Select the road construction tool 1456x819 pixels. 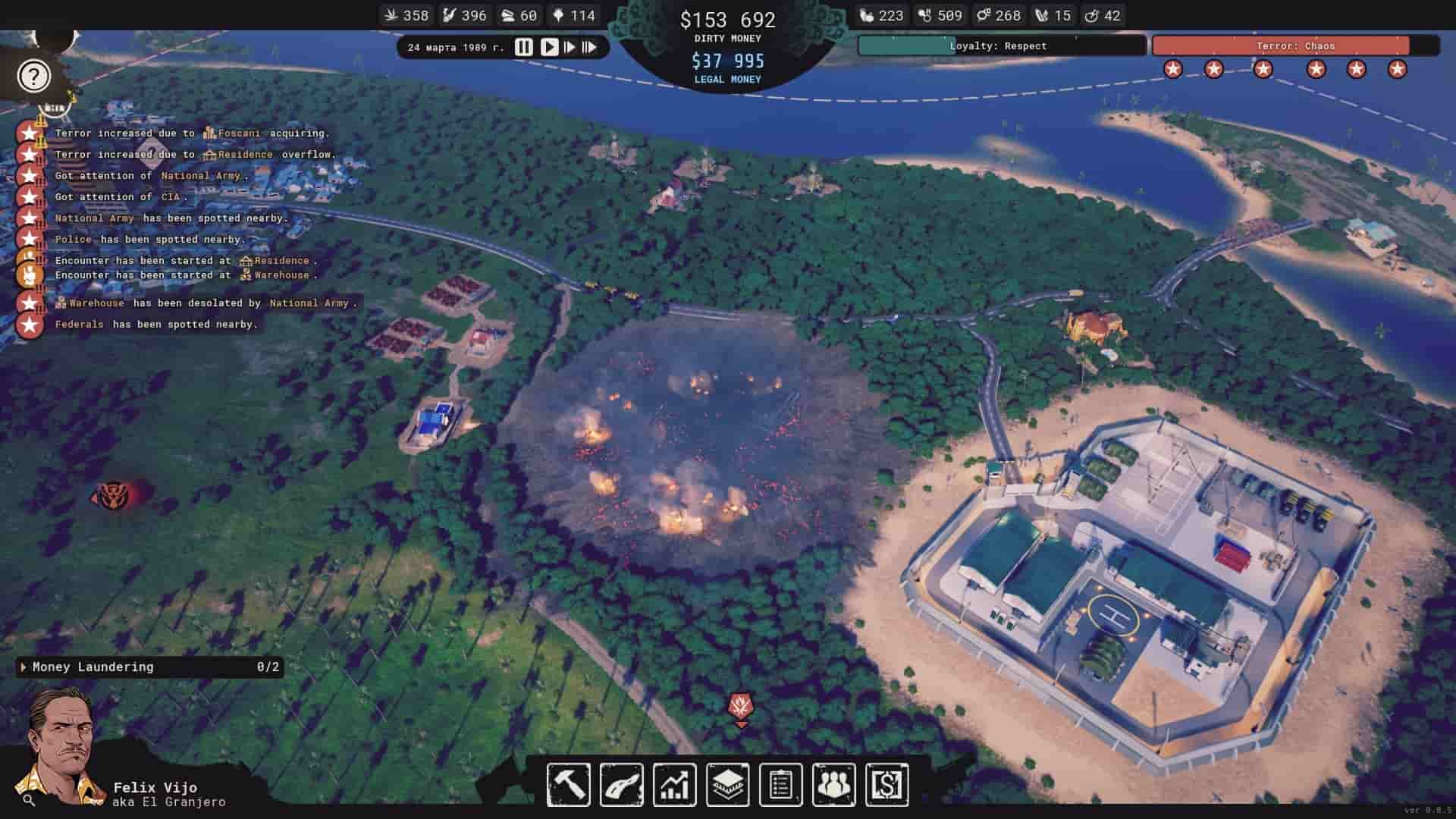pos(622,784)
